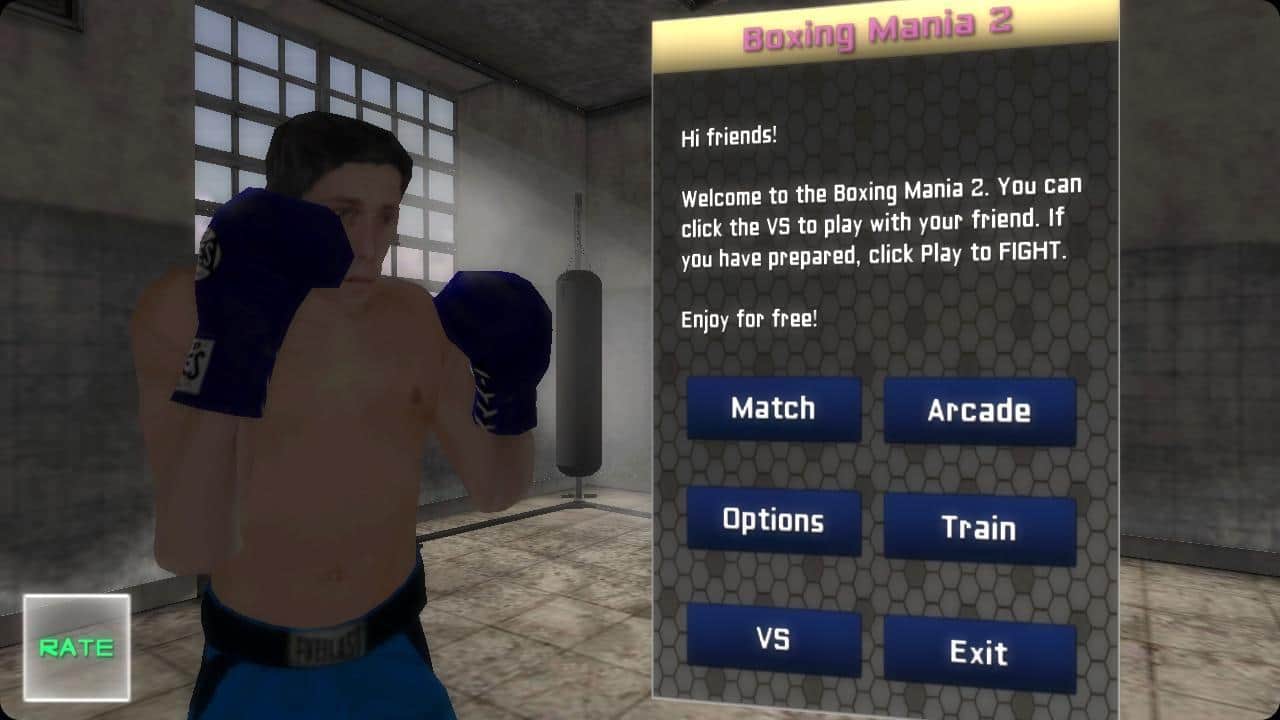Select the Match button on the left column
This screenshot has height=720, width=1280.
coord(774,409)
